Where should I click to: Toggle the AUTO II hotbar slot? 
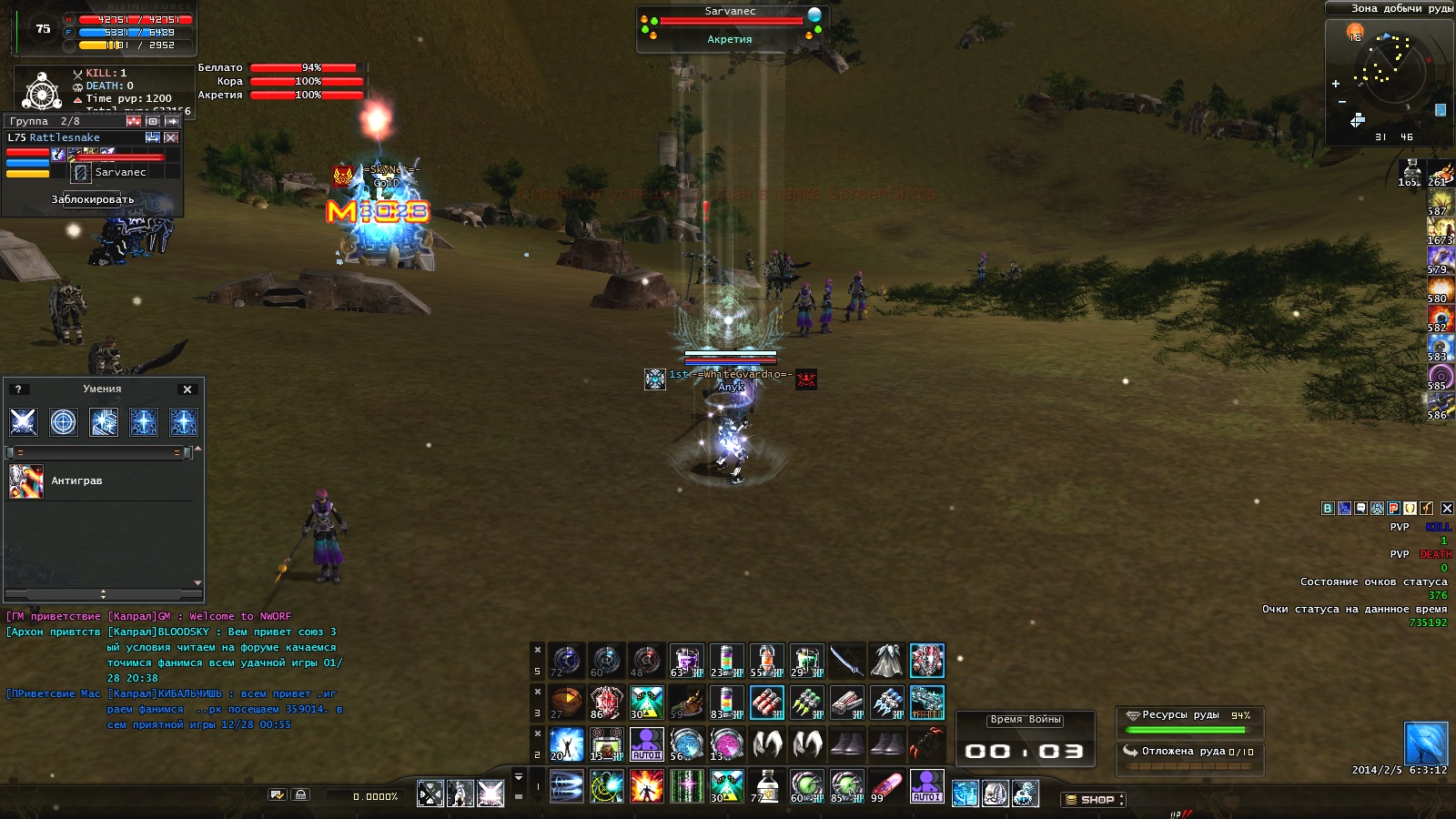click(646, 744)
